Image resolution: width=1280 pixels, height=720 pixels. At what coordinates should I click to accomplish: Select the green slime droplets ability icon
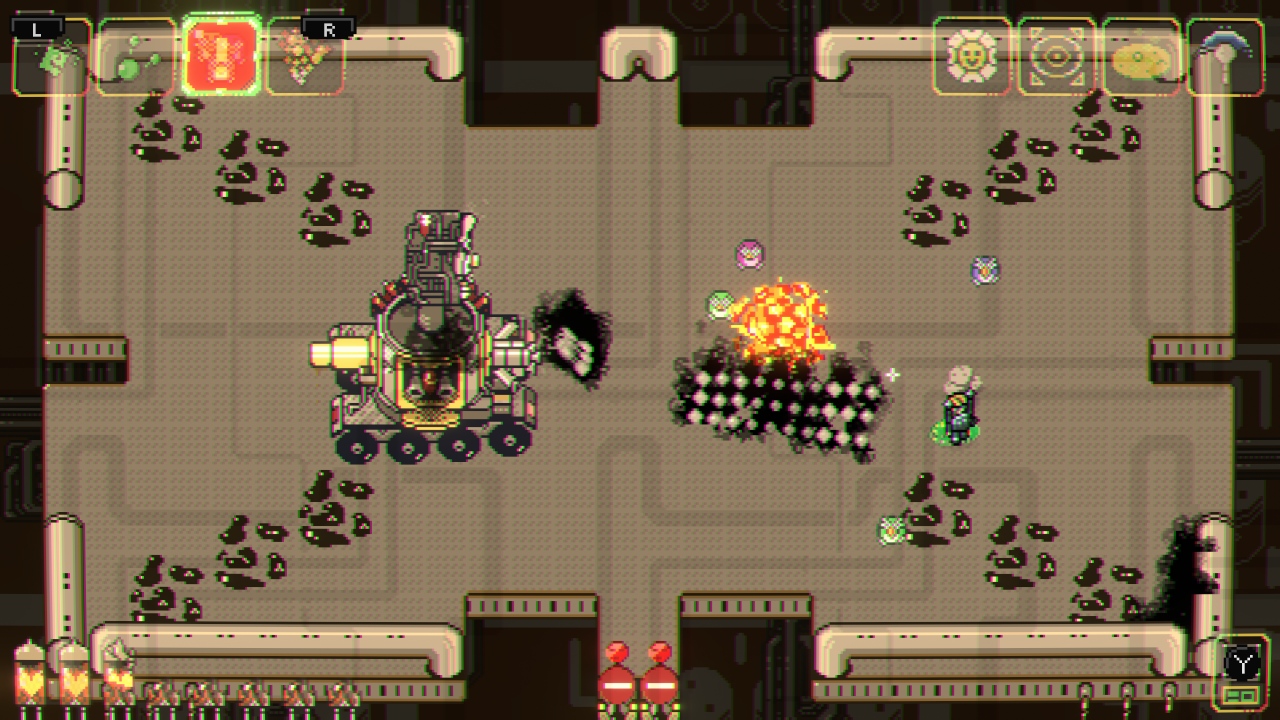(x=136, y=57)
